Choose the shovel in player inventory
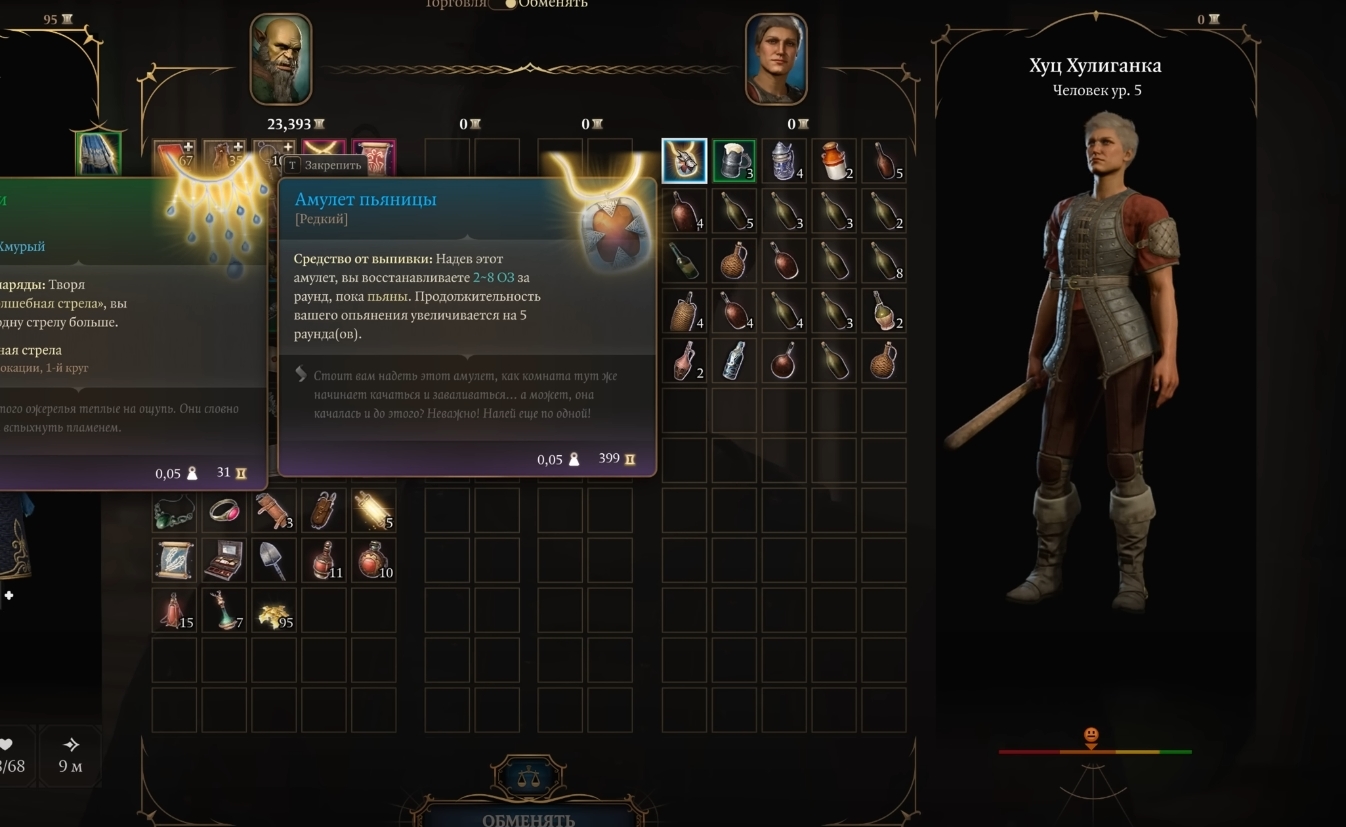1346x827 pixels. click(x=274, y=560)
